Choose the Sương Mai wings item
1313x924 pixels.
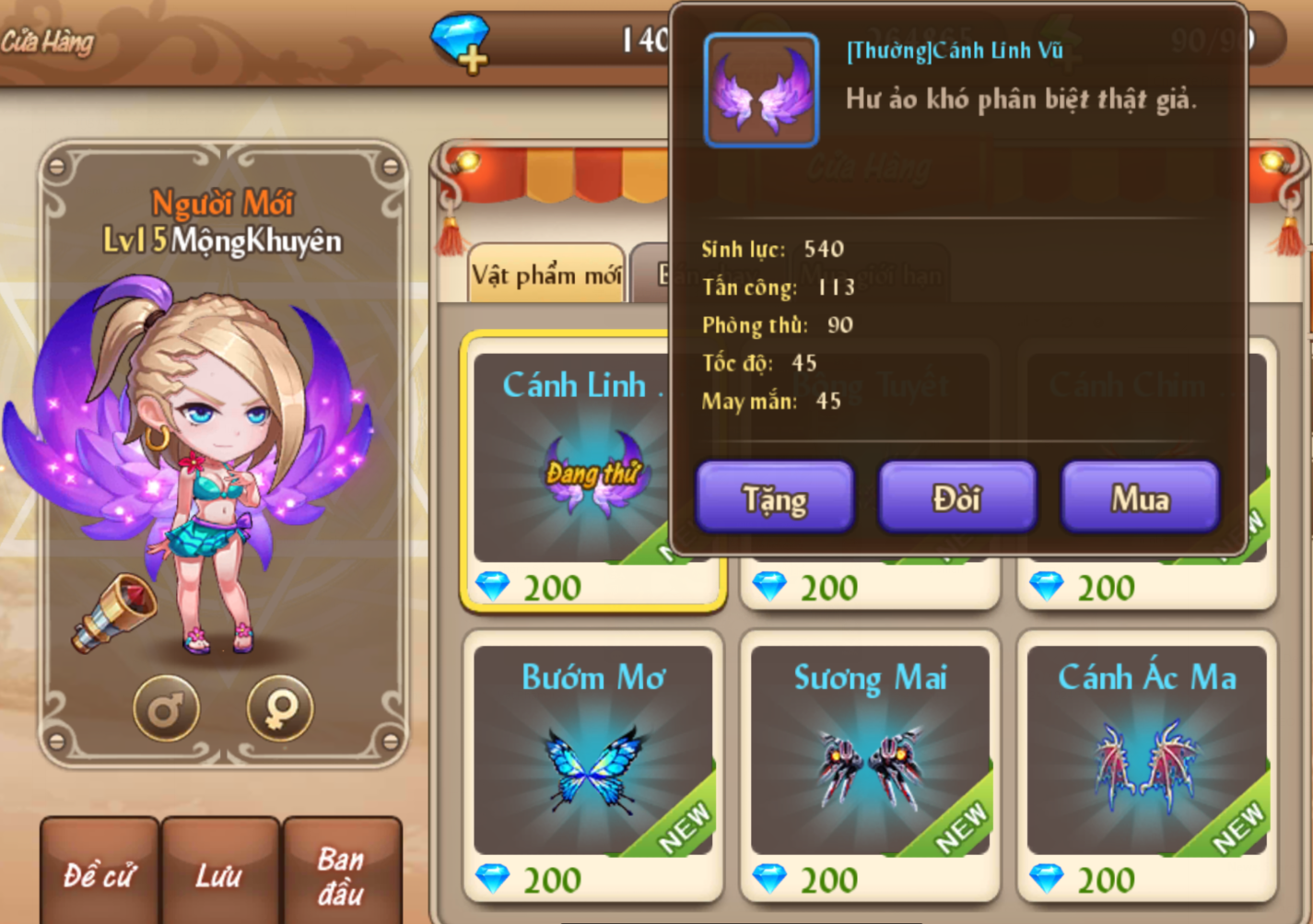[870, 751]
